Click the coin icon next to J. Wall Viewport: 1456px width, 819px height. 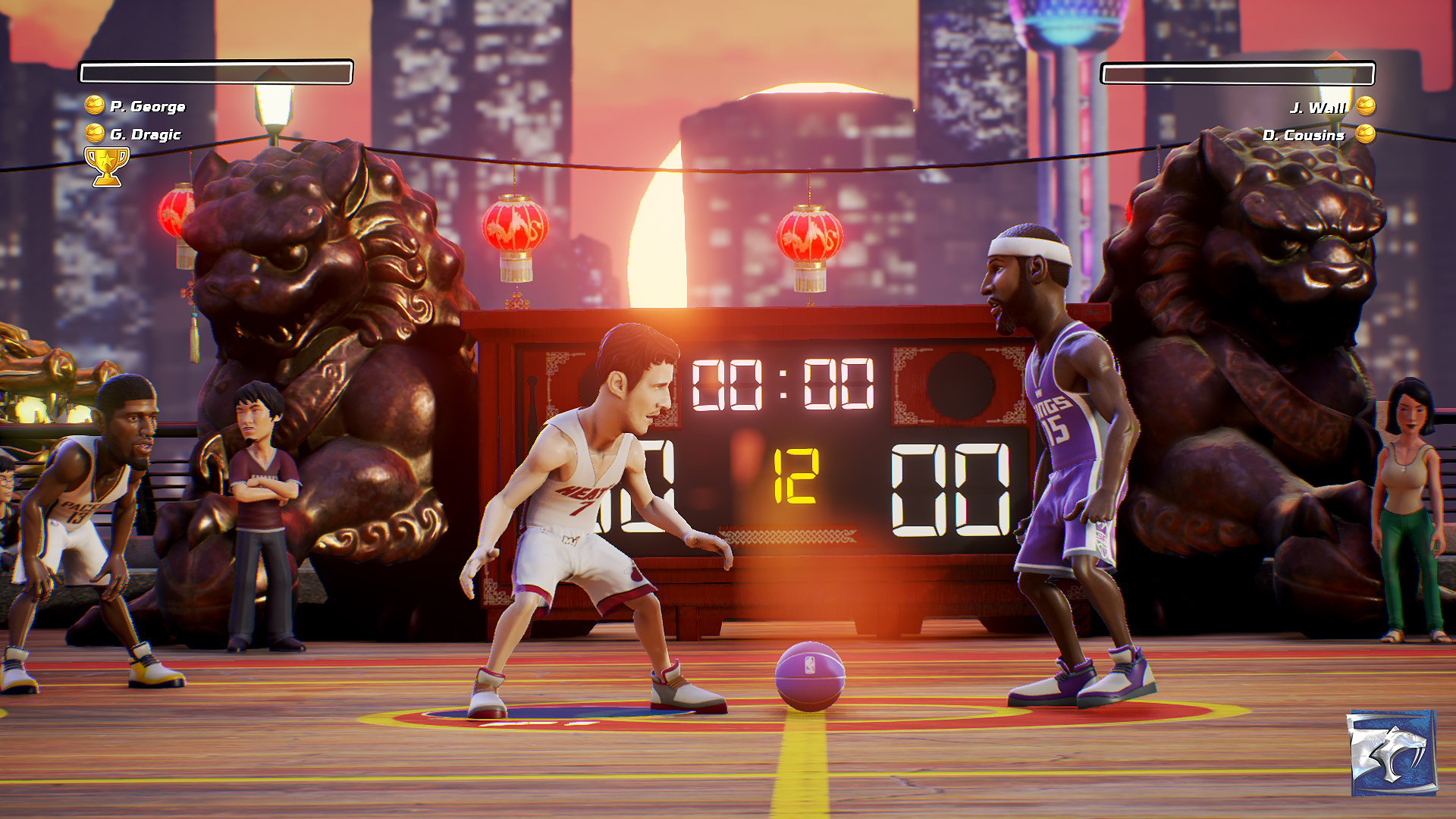tap(1367, 106)
